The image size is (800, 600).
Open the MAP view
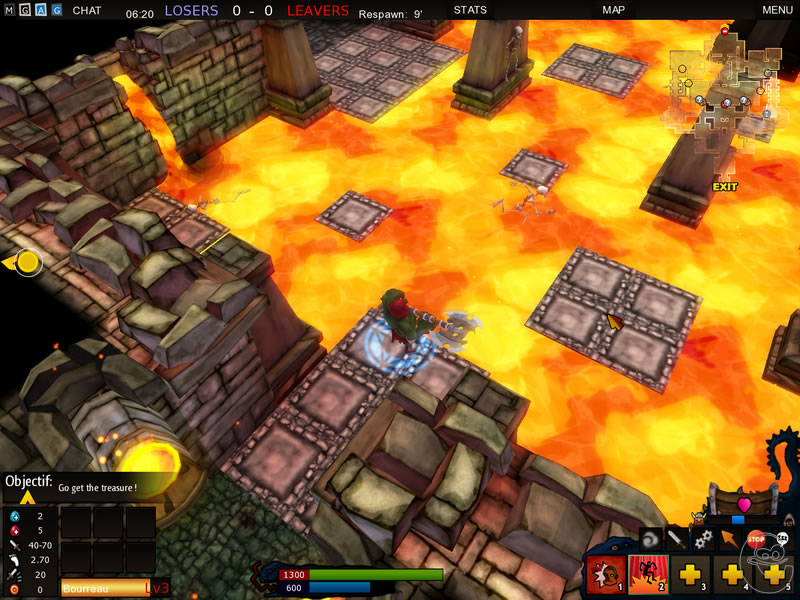coord(613,11)
